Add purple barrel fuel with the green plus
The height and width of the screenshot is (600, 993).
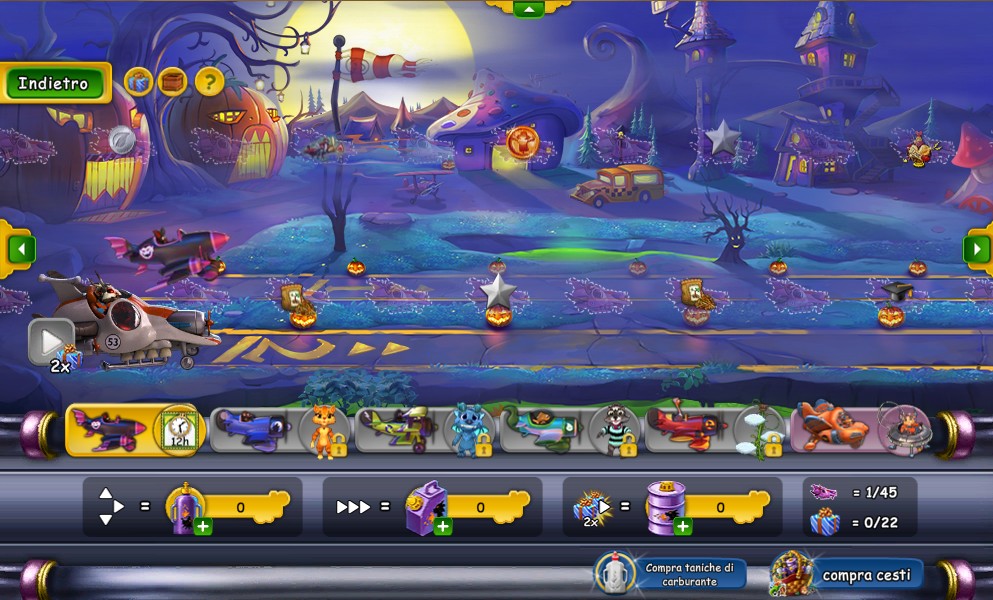[683, 527]
